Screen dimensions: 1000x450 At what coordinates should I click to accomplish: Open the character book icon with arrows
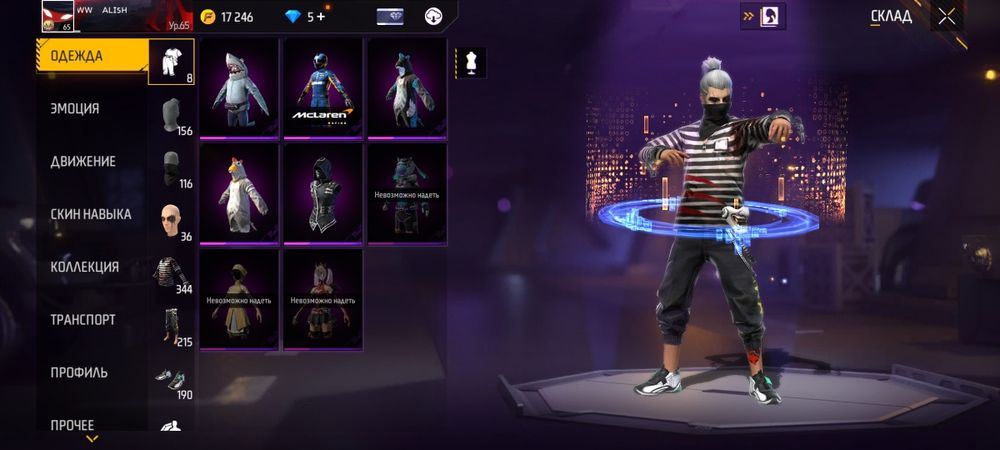click(x=771, y=16)
